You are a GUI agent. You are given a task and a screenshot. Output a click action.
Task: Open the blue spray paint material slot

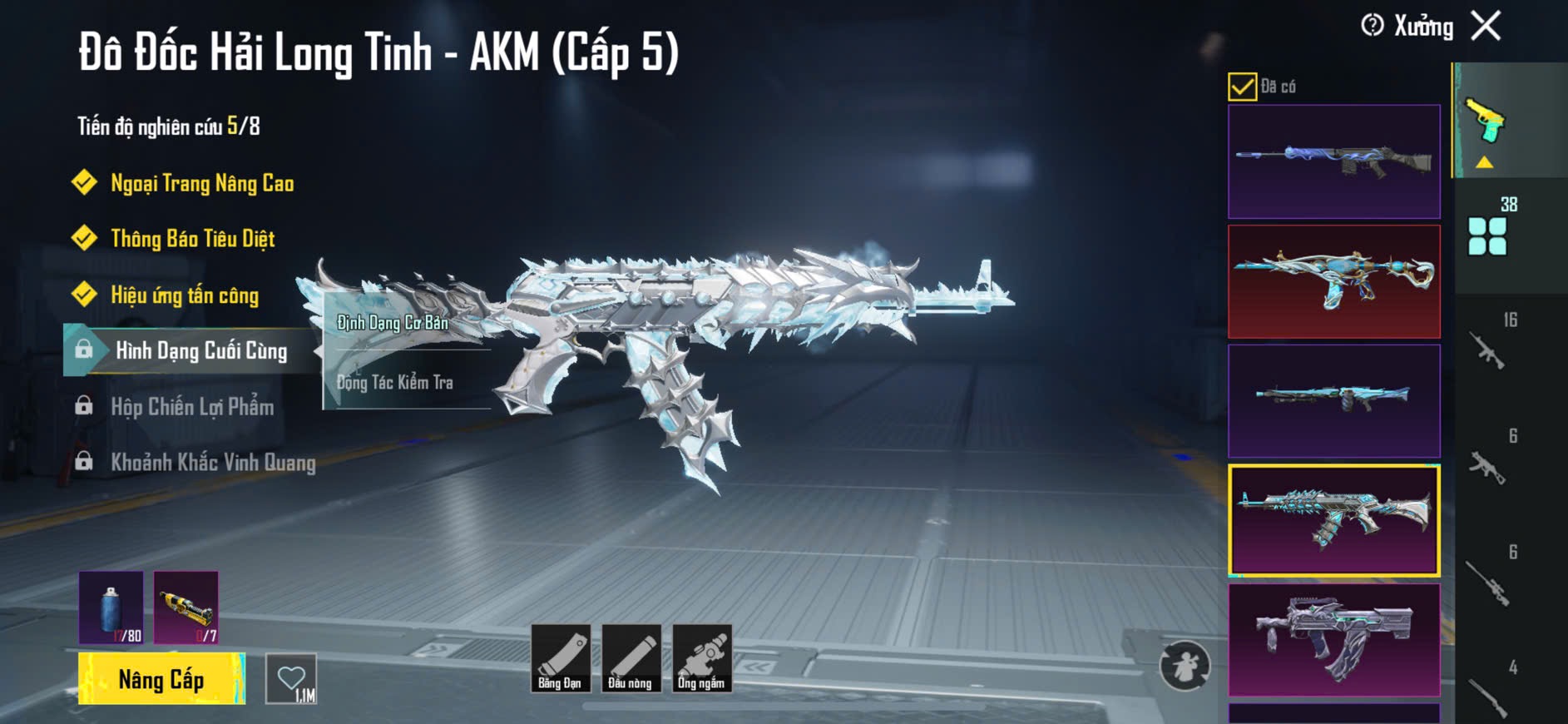[x=111, y=607]
